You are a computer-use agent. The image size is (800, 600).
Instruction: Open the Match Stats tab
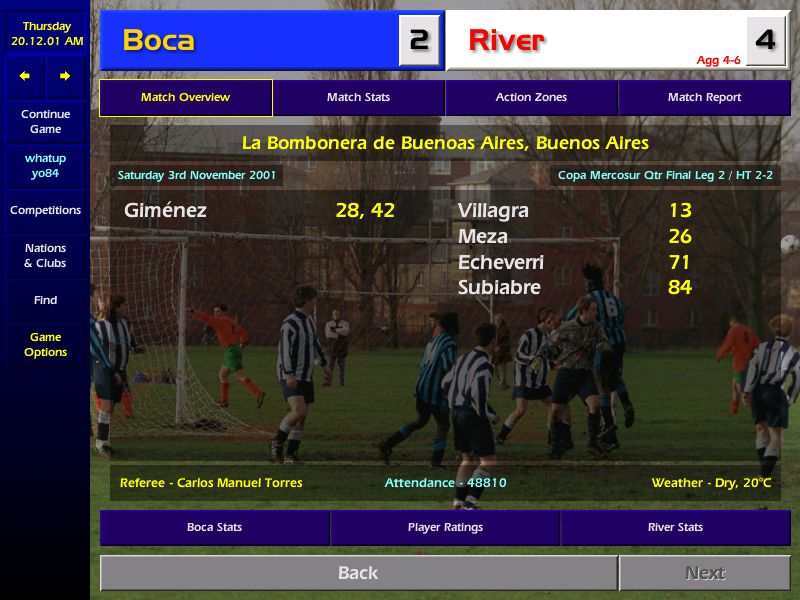tap(358, 98)
